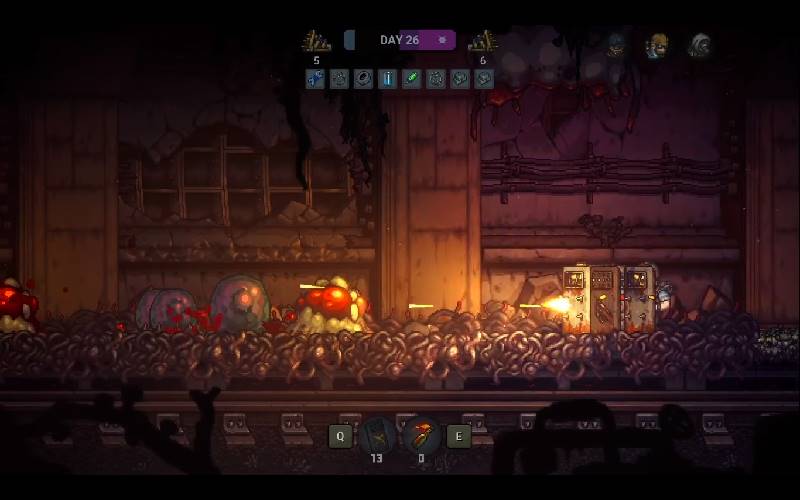
Task: Click the spike pile icon showing 5
Action: click(316, 41)
